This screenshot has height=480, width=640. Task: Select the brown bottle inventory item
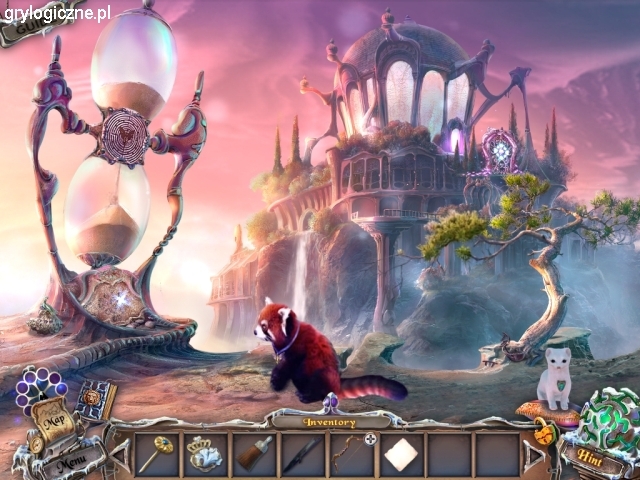tap(254, 453)
